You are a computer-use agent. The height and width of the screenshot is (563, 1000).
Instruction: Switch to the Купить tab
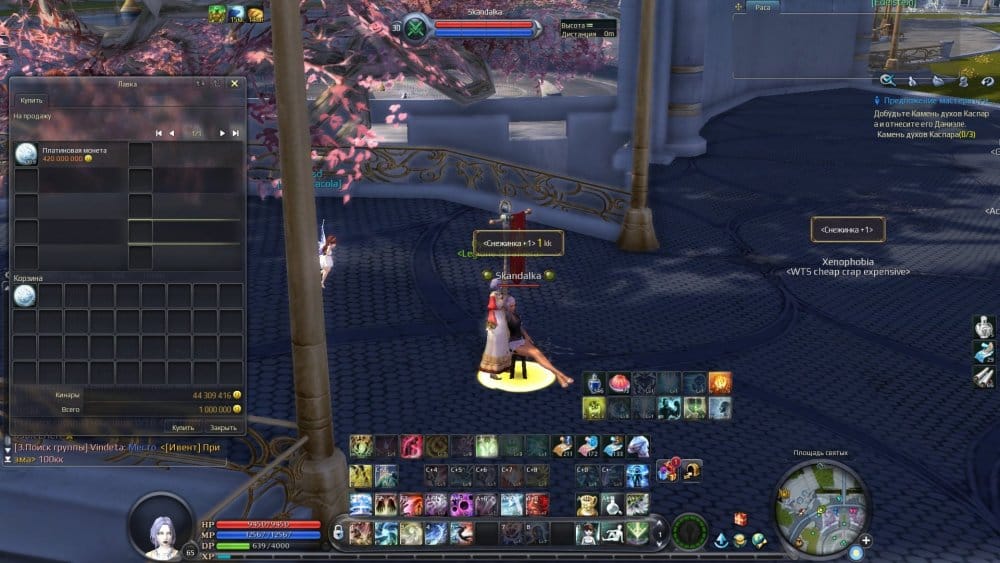[33, 101]
